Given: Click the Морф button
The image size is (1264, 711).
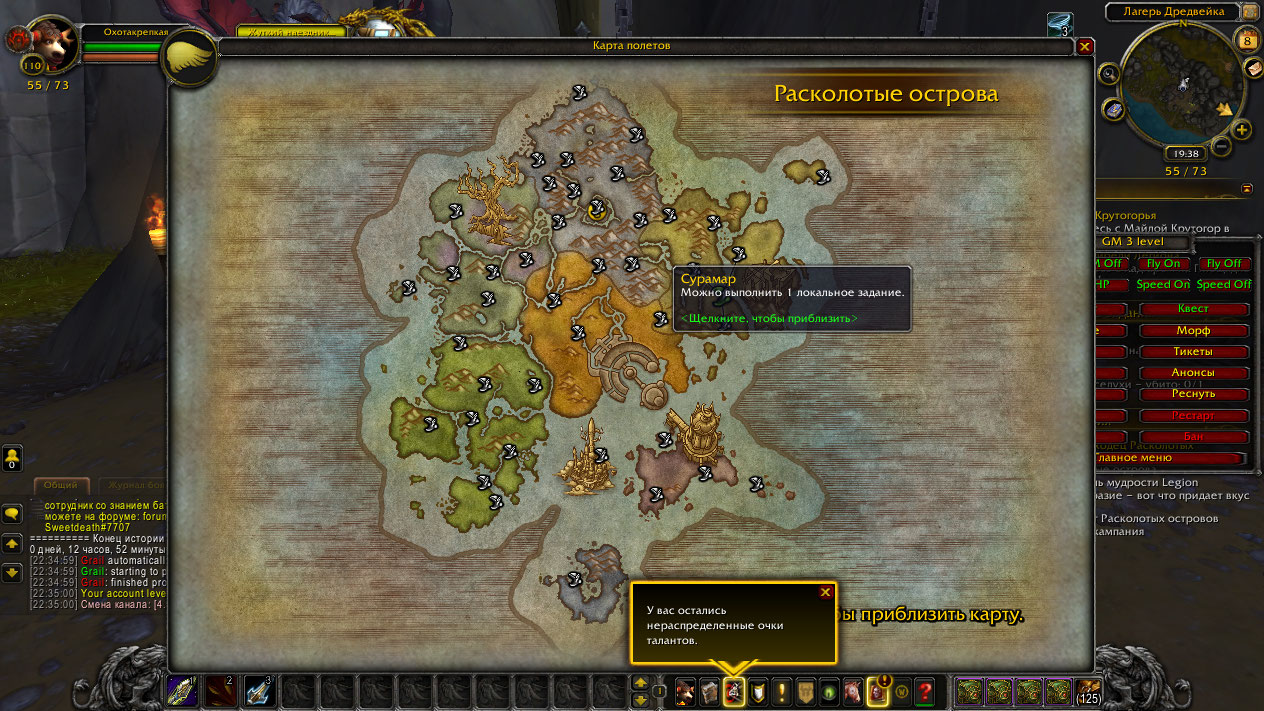Looking at the screenshot, I should 1193,330.
